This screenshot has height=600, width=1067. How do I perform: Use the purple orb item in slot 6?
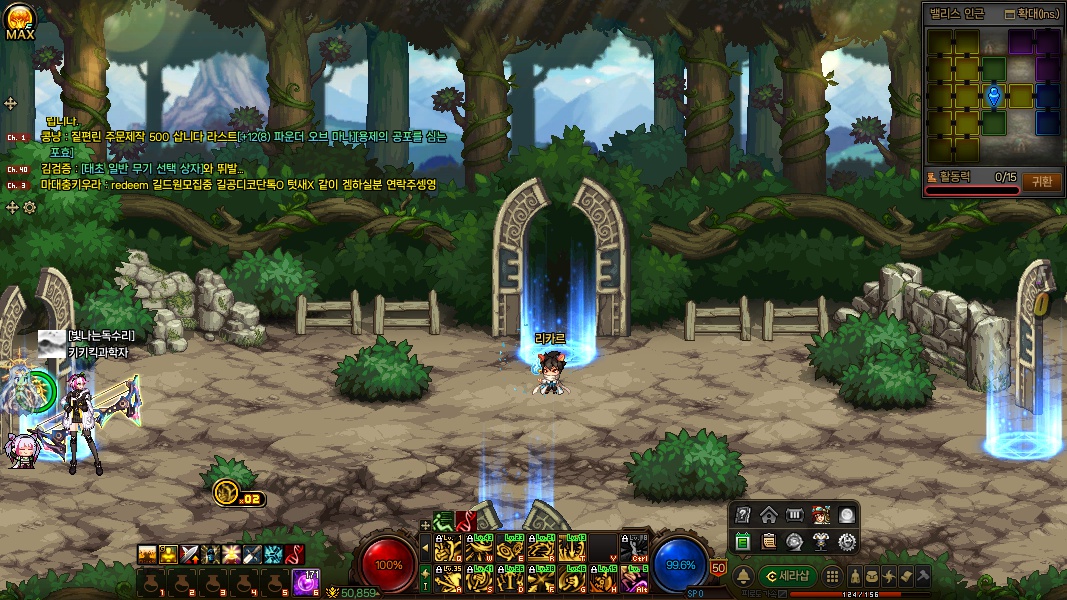pos(304,581)
